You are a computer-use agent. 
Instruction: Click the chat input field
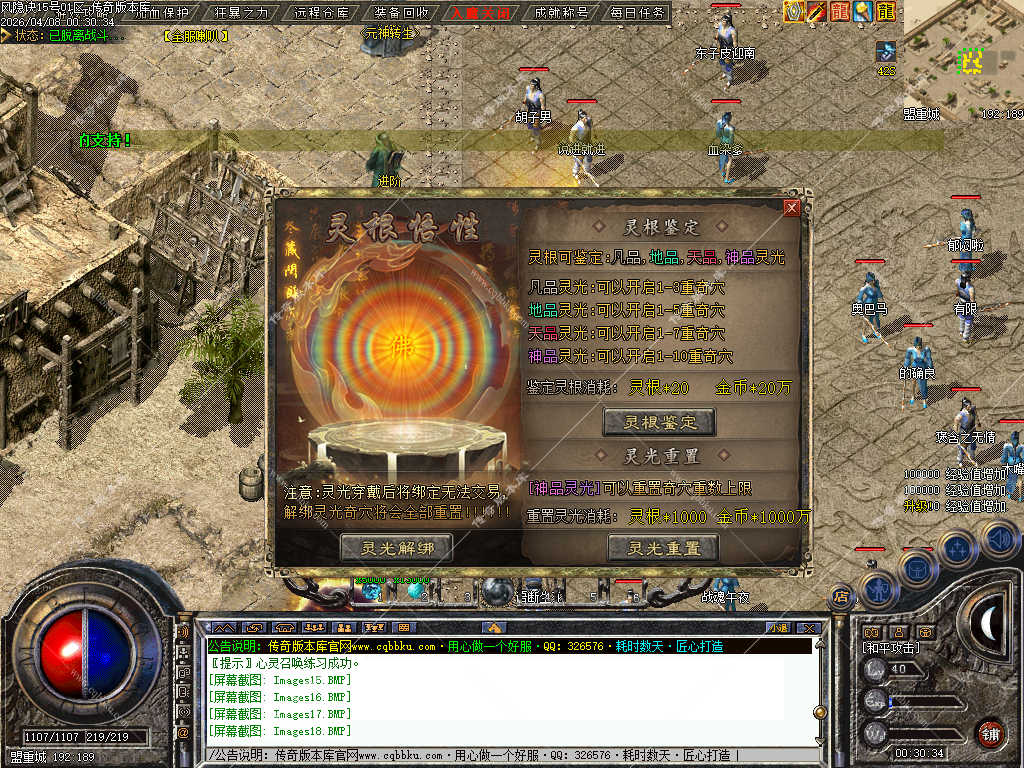pos(500,754)
